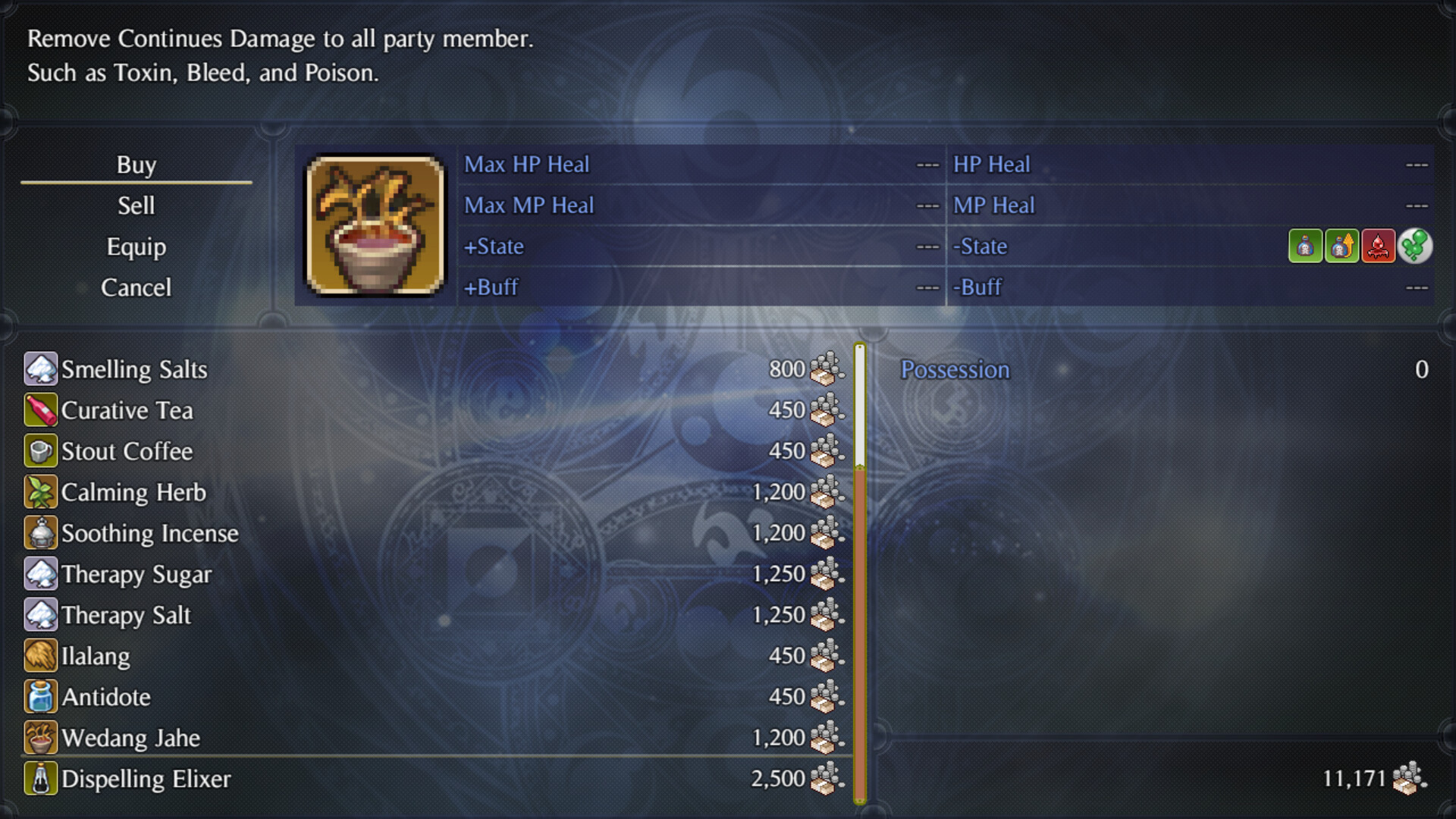Click the green Poison gas status icon
The width and height of the screenshot is (1456, 819).
click(x=1414, y=246)
